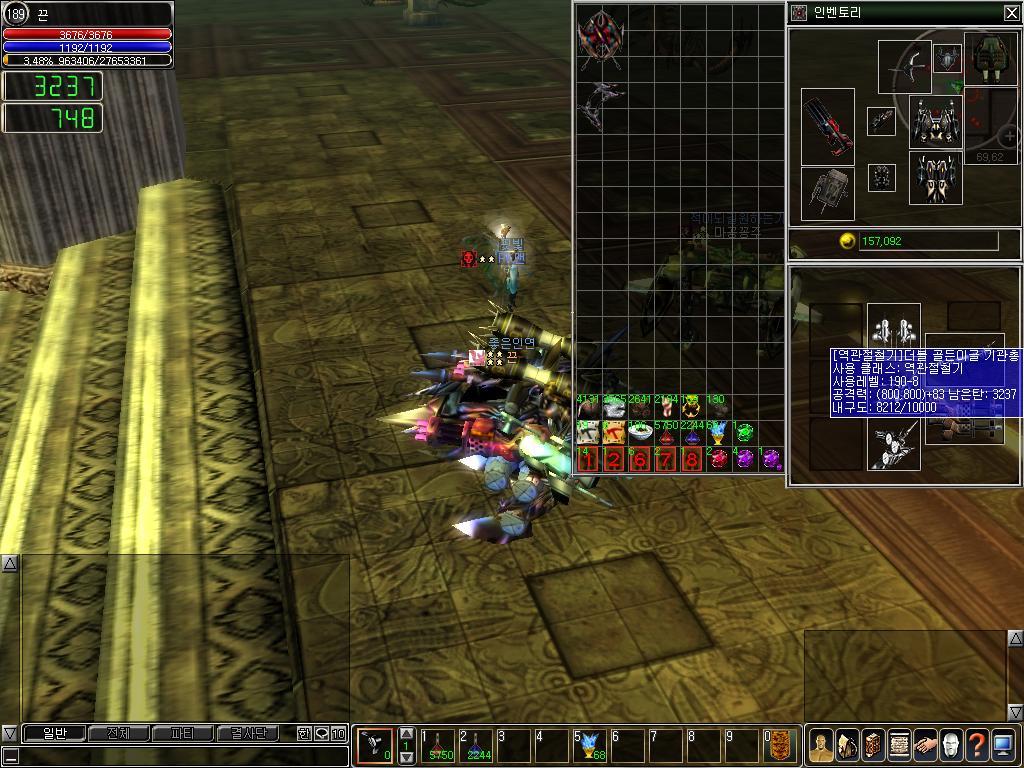
Task: Activate the winged item in hotbar slot 5
Action: click(x=590, y=745)
